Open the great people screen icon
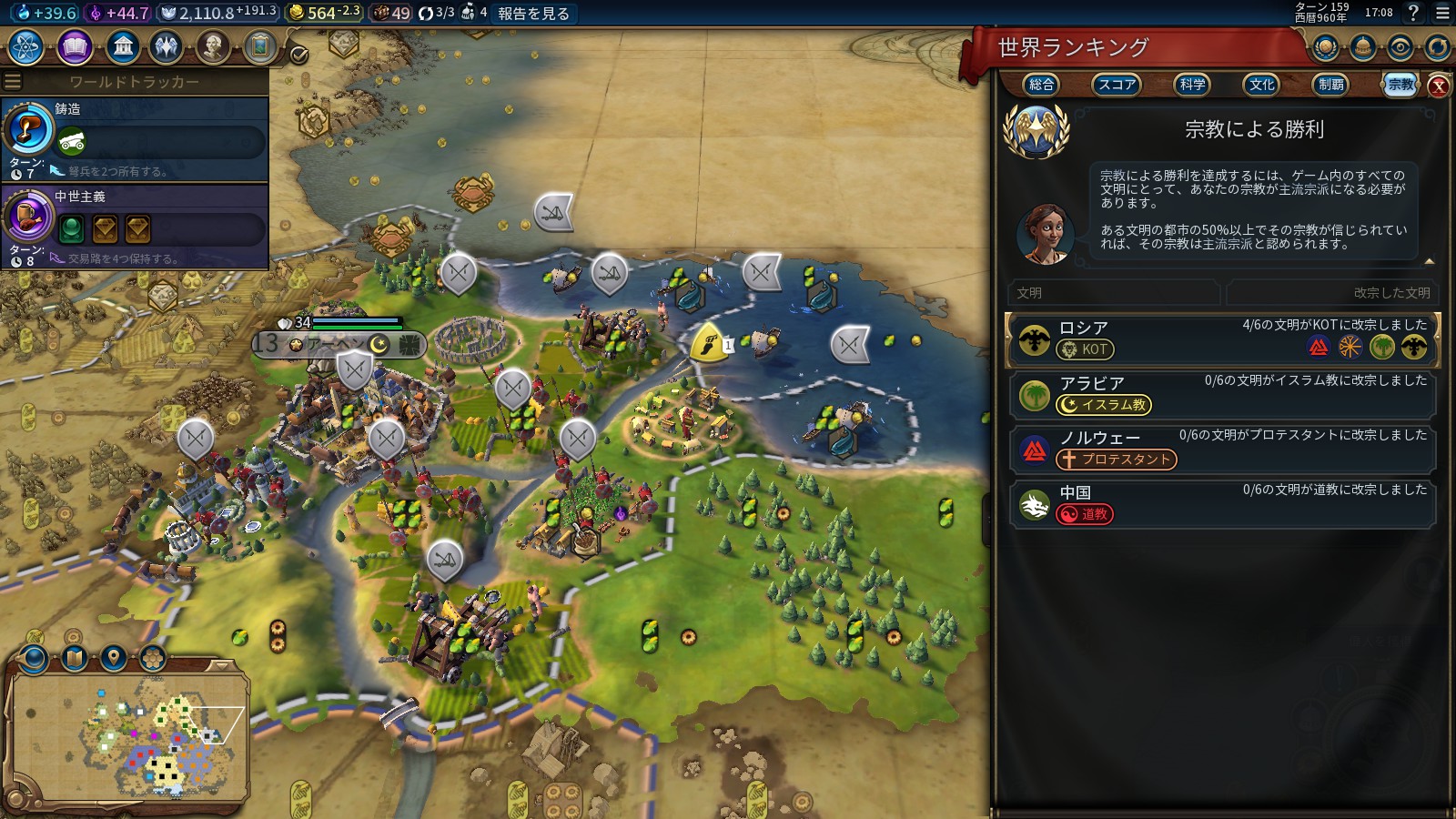The width and height of the screenshot is (1456, 819). [x=213, y=46]
